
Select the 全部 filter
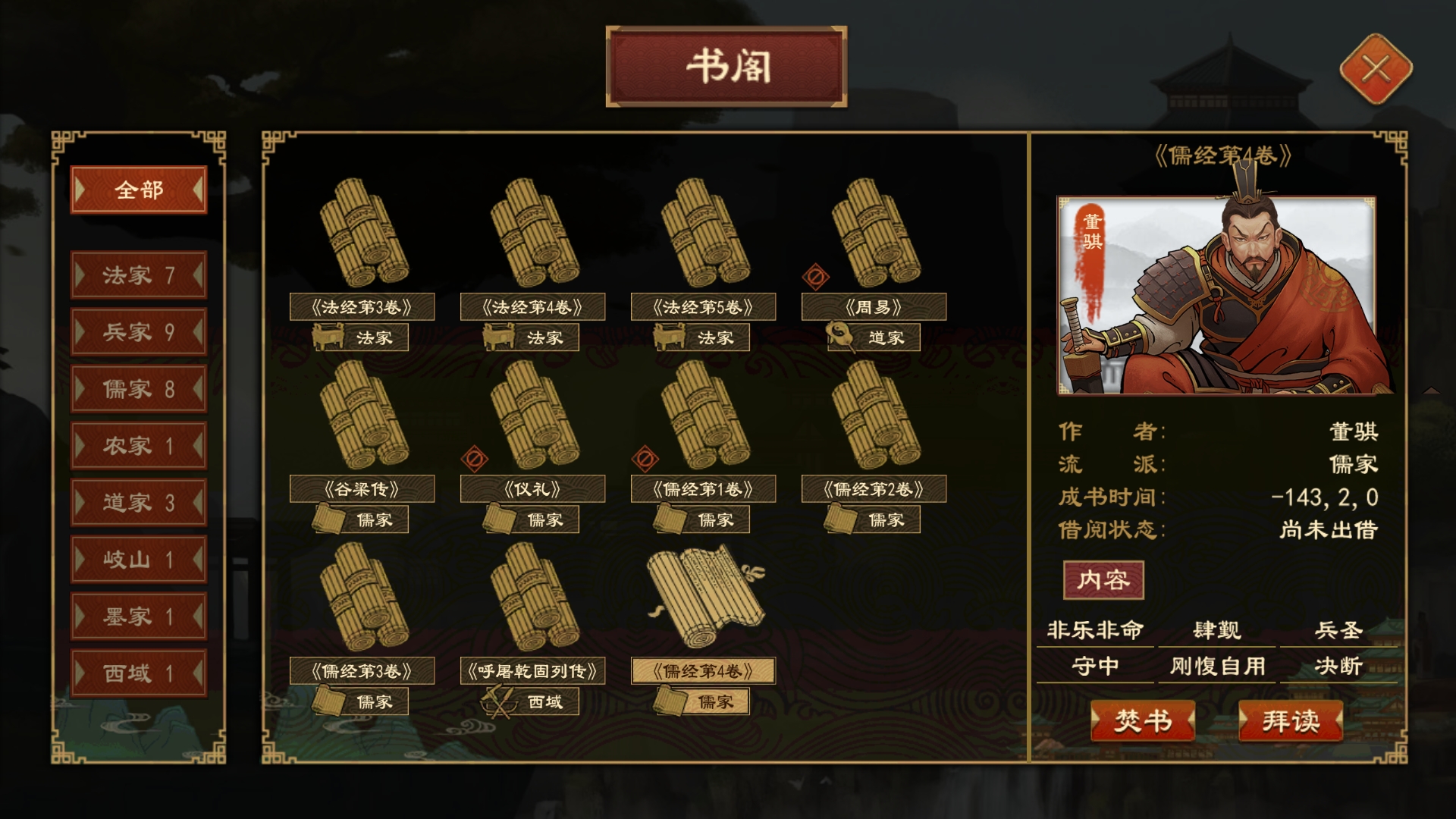point(138,190)
